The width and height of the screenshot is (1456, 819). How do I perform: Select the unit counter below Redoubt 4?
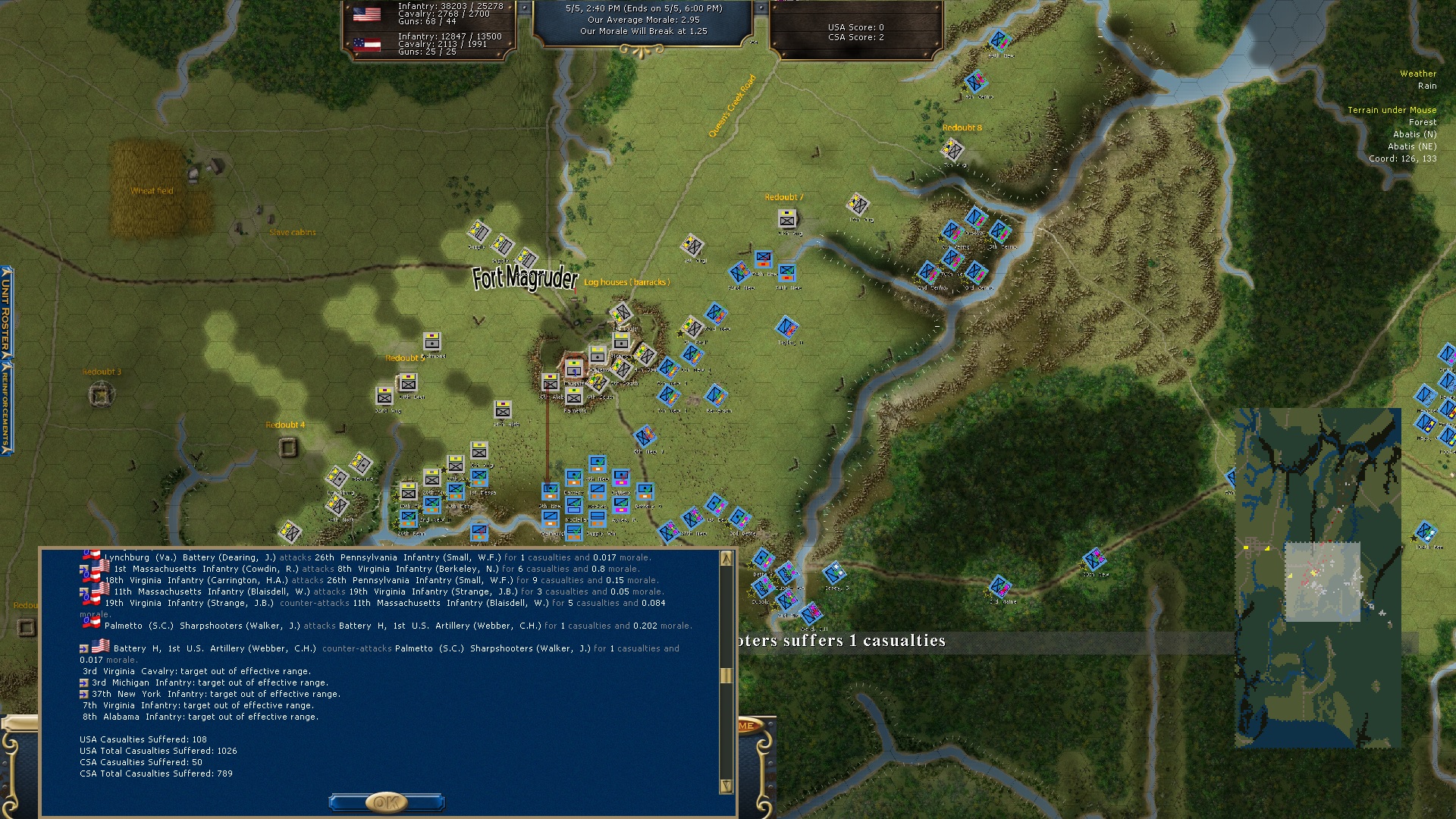click(288, 447)
